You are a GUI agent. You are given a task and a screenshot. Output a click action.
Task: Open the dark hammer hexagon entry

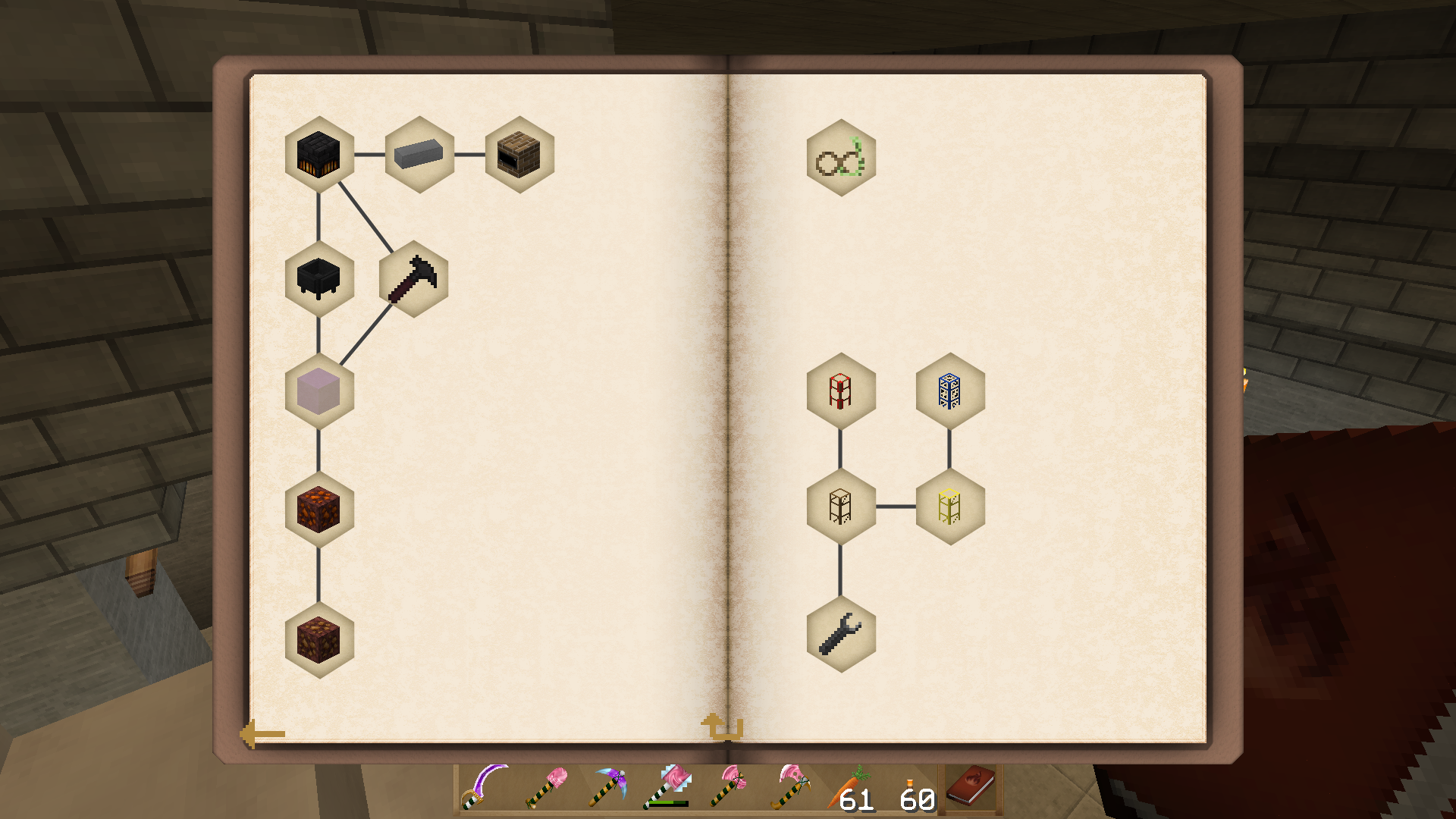[413, 279]
